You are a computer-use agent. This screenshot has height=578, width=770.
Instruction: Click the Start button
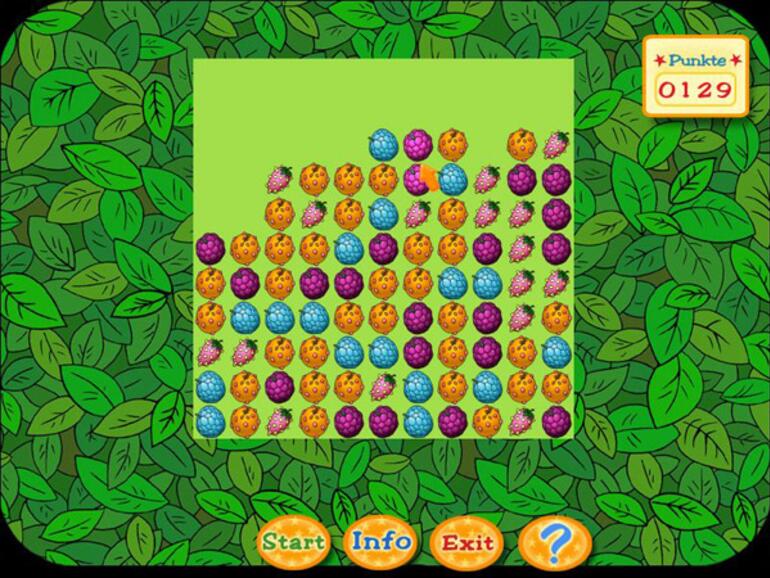pyautogui.click(x=293, y=543)
